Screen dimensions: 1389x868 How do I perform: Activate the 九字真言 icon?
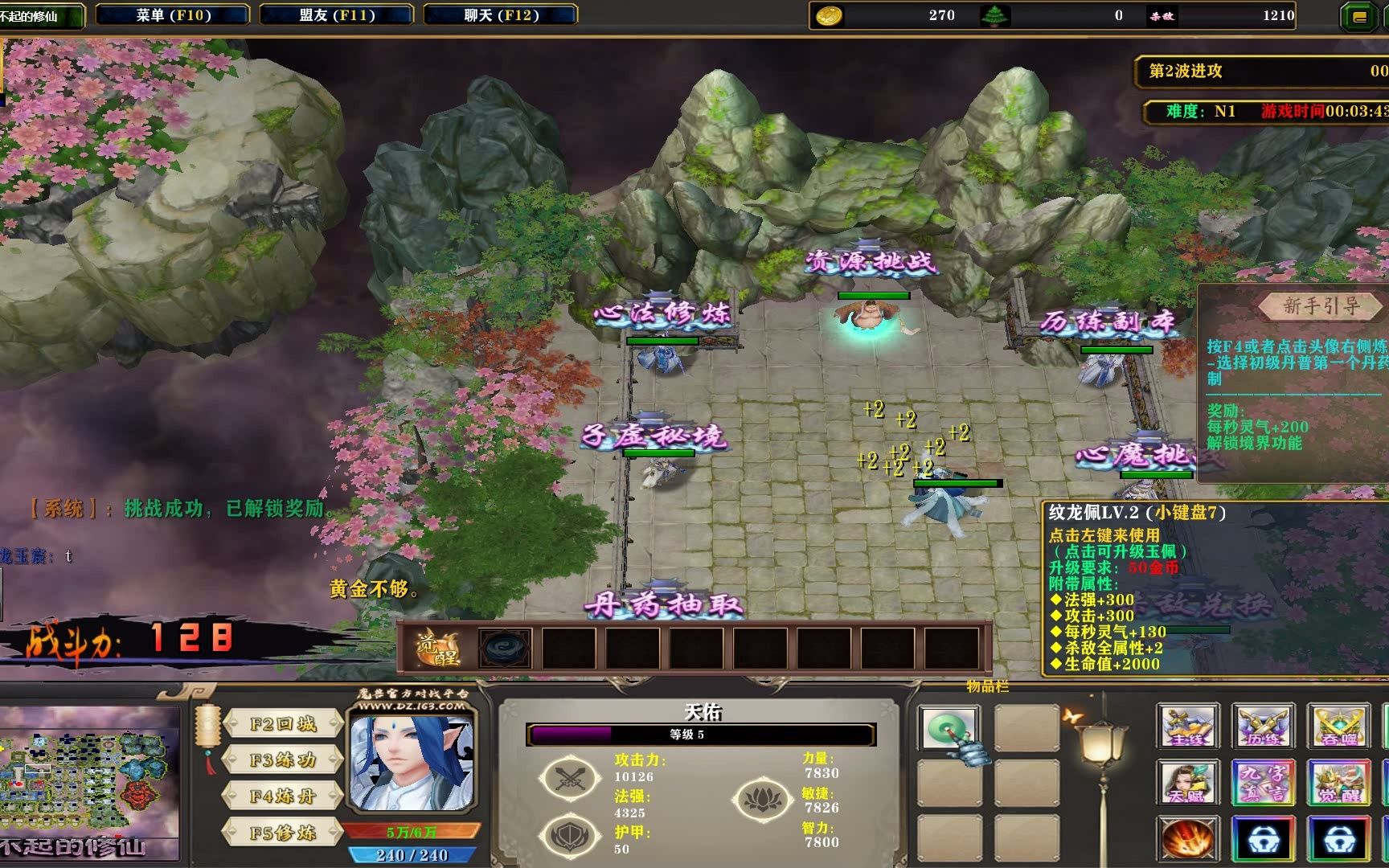point(1264,782)
